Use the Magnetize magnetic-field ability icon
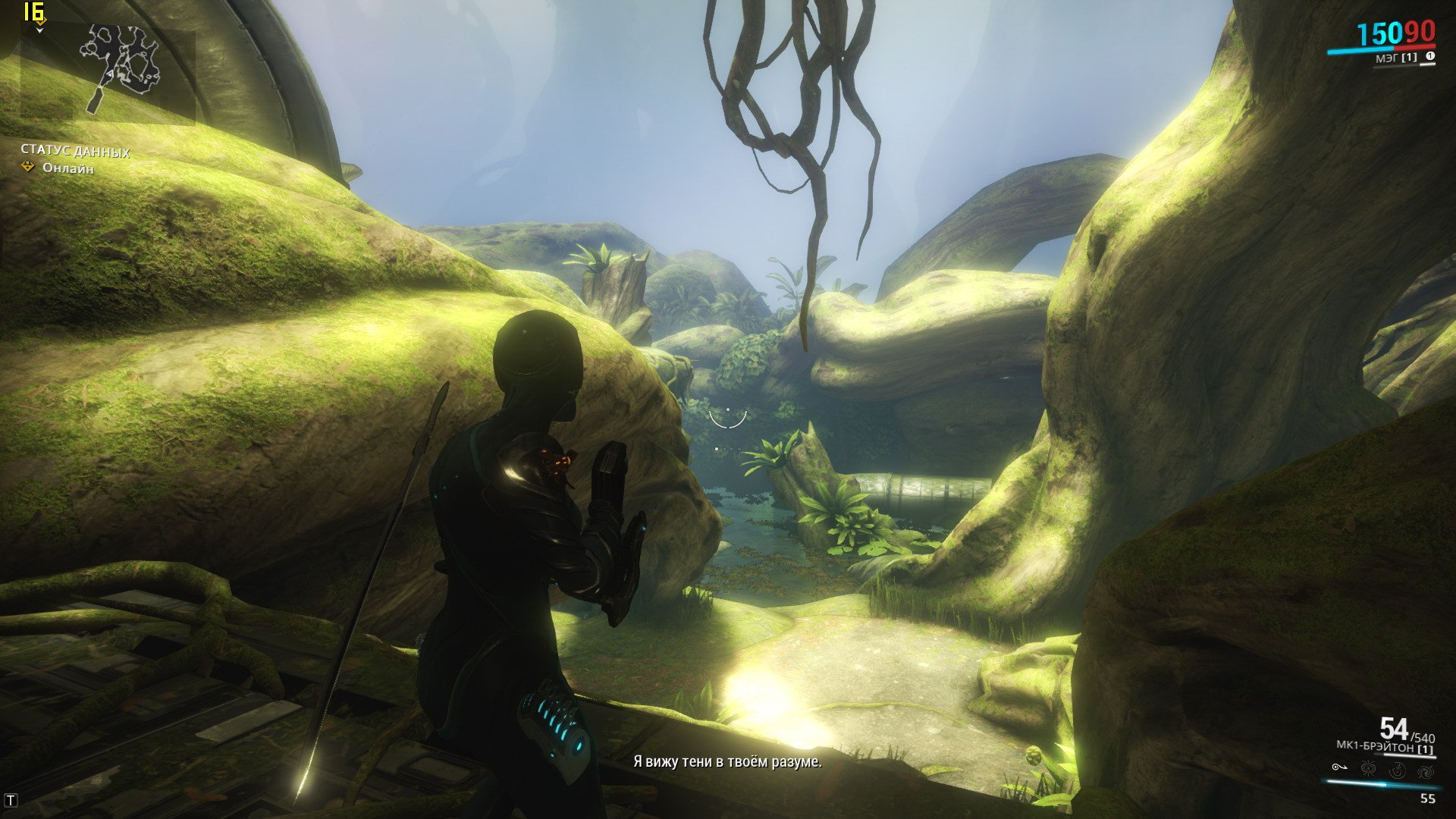 (x=1368, y=770)
